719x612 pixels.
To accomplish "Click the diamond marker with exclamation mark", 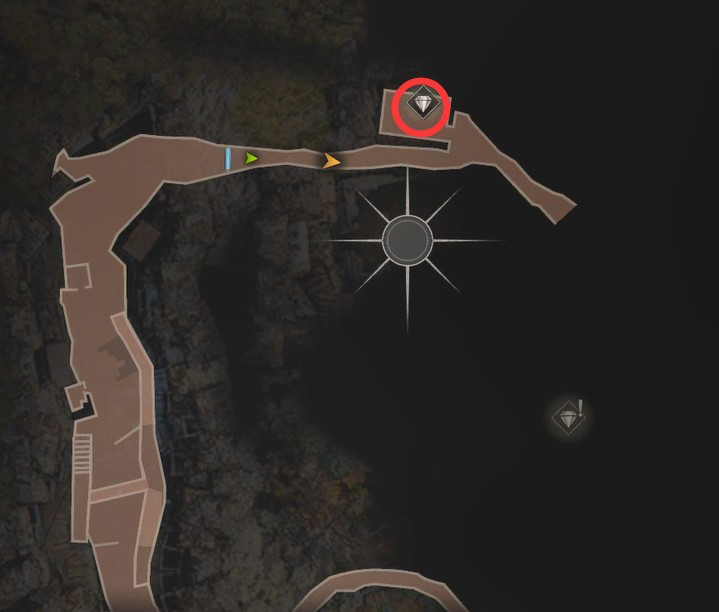I will tap(568, 417).
